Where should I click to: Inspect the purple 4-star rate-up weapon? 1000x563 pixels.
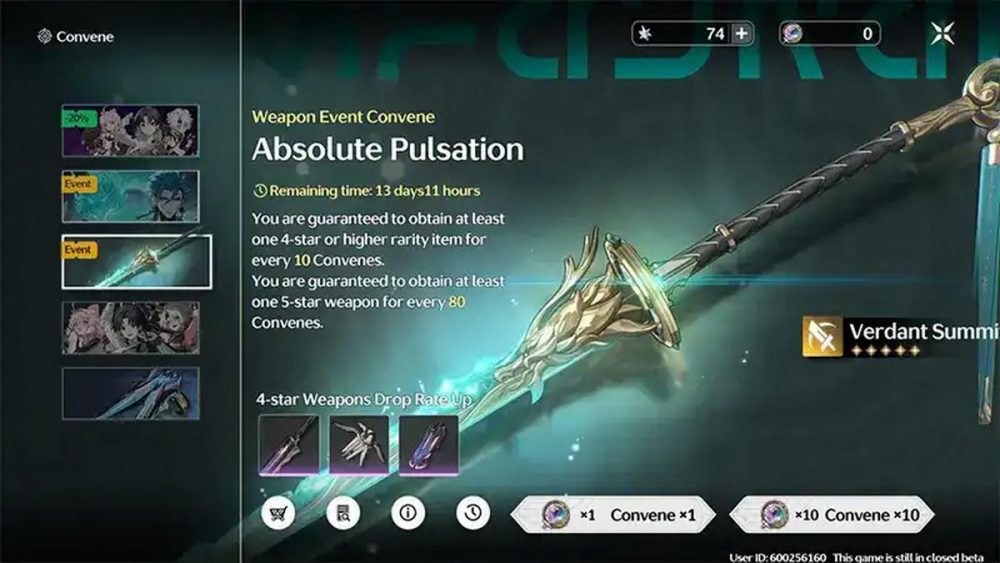(x=428, y=444)
